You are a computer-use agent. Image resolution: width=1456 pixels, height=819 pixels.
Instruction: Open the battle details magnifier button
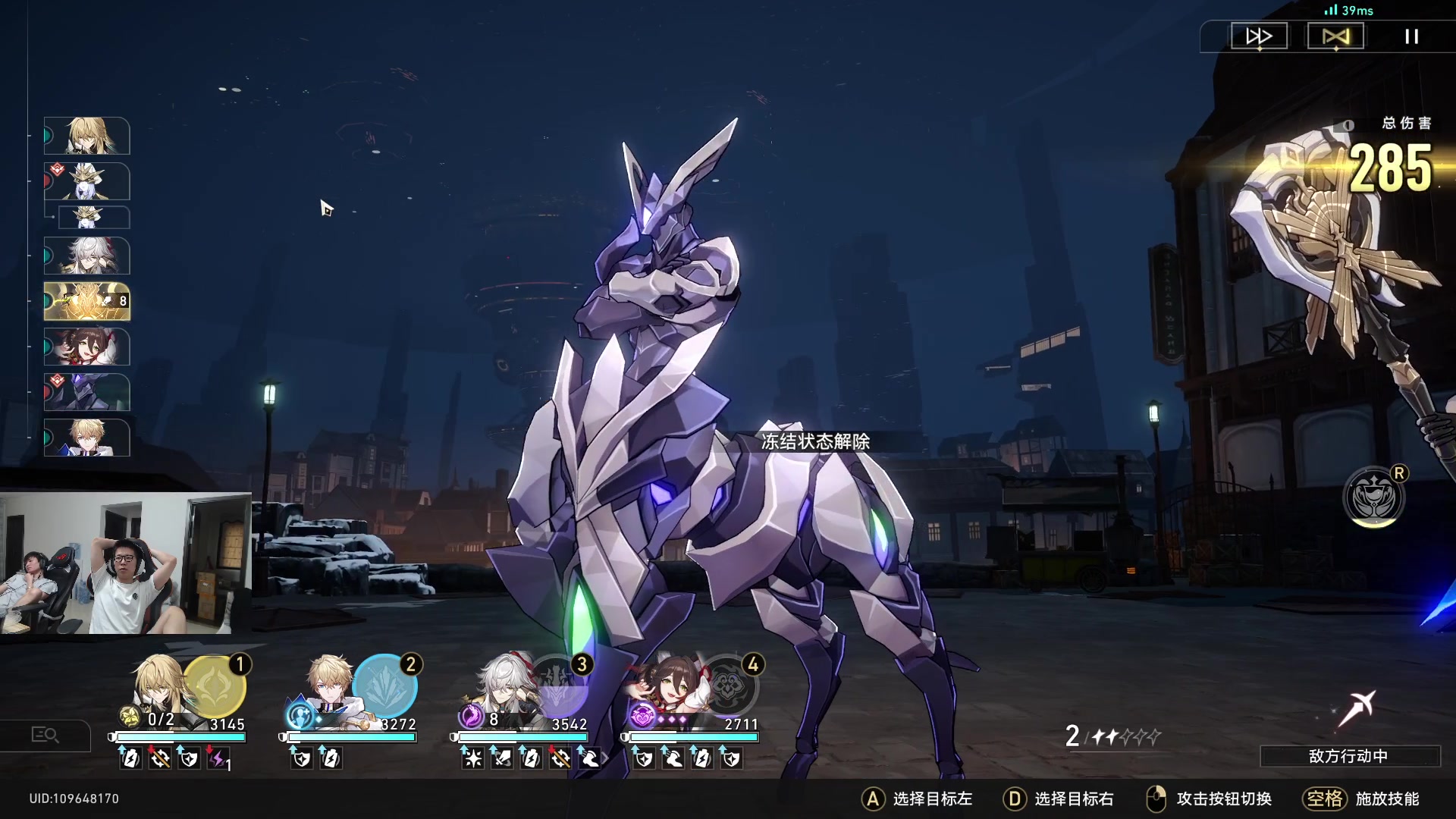(45, 735)
